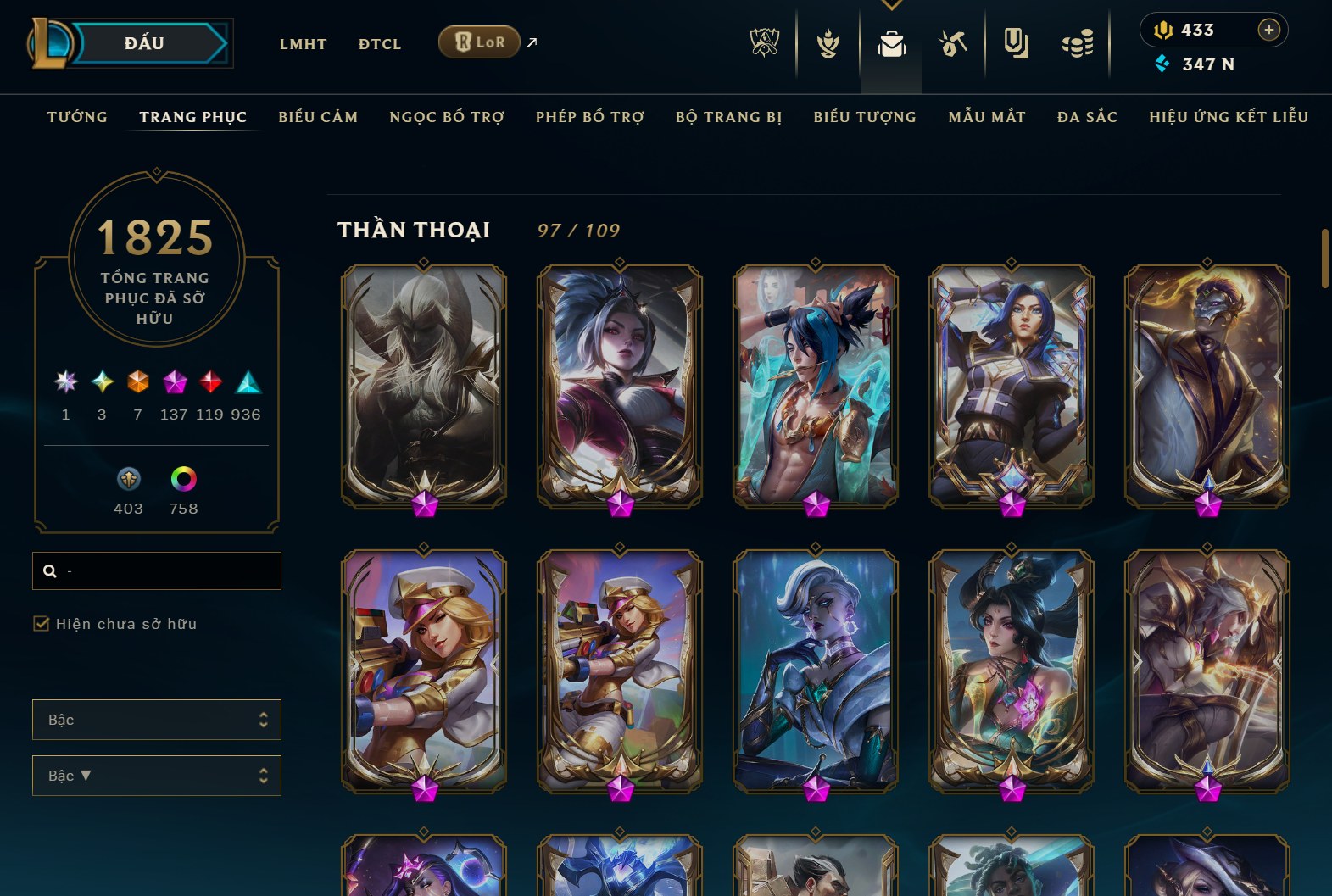Image resolution: width=1332 pixels, height=896 pixels.
Task: Open the ĐA SẮC chromas tab
Action: click(1087, 117)
